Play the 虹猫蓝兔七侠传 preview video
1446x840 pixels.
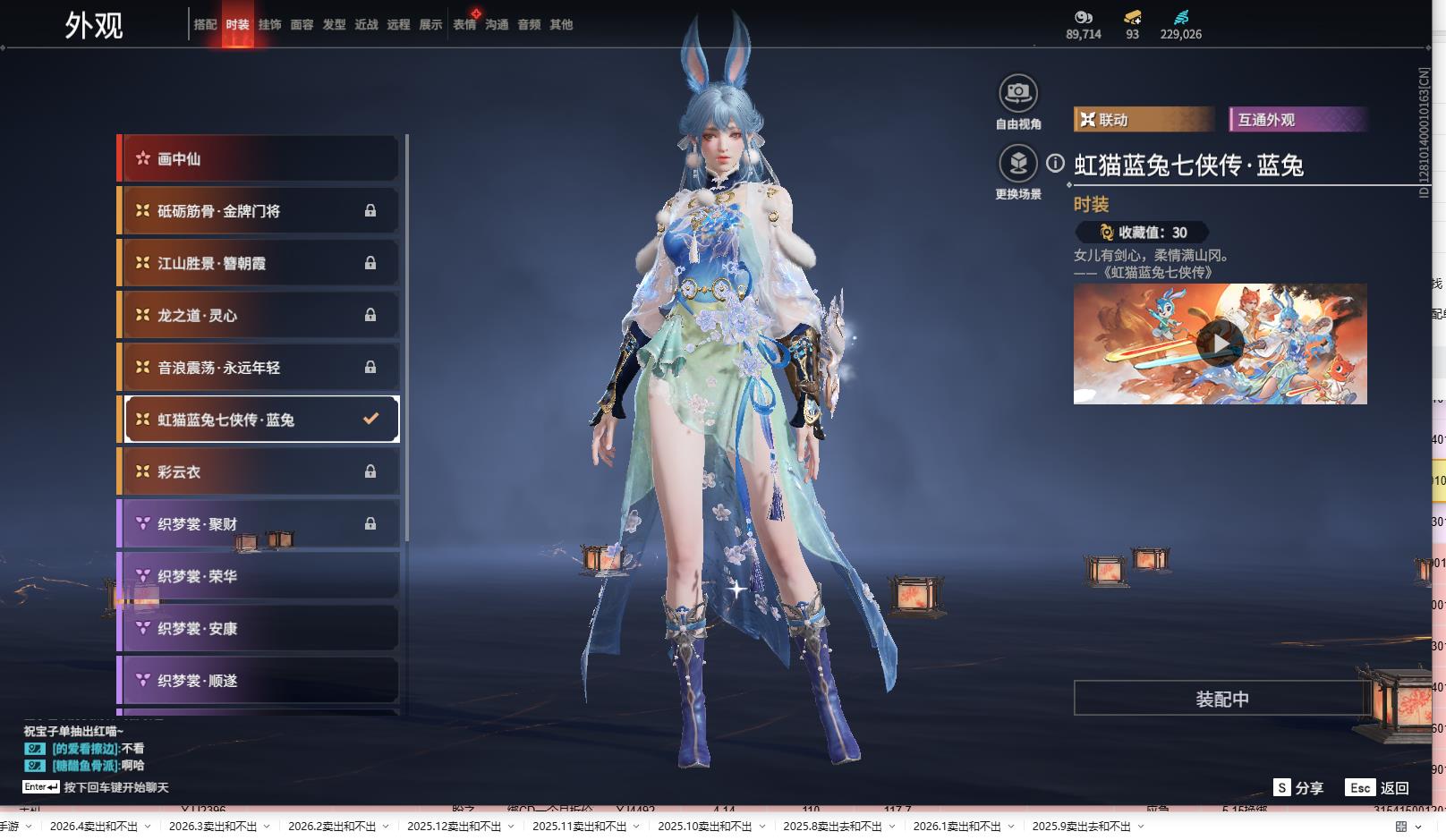click(x=1220, y=344)
